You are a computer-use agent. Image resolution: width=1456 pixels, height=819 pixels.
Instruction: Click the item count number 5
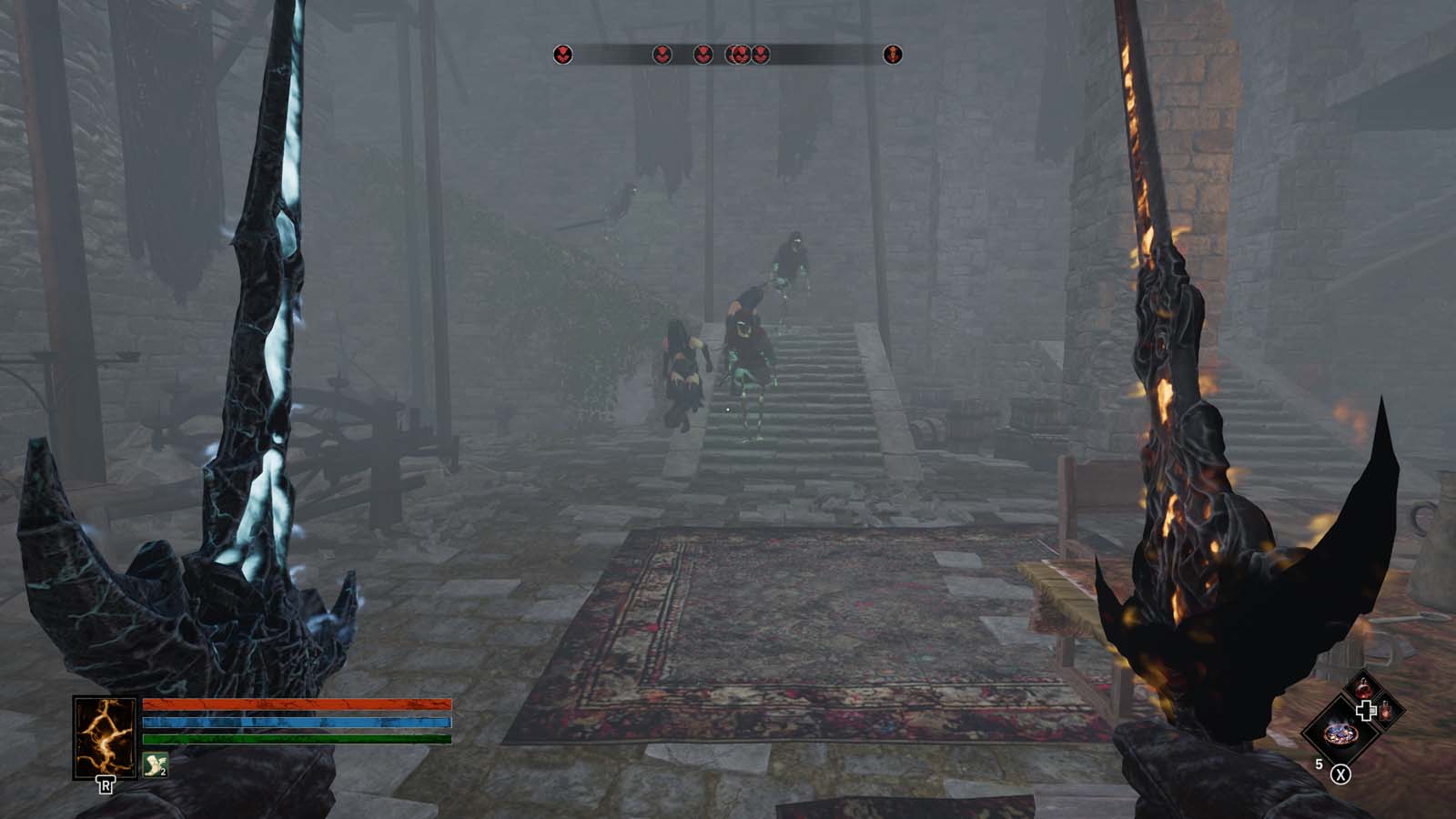pyautogui.click(x=1319, y=763)
